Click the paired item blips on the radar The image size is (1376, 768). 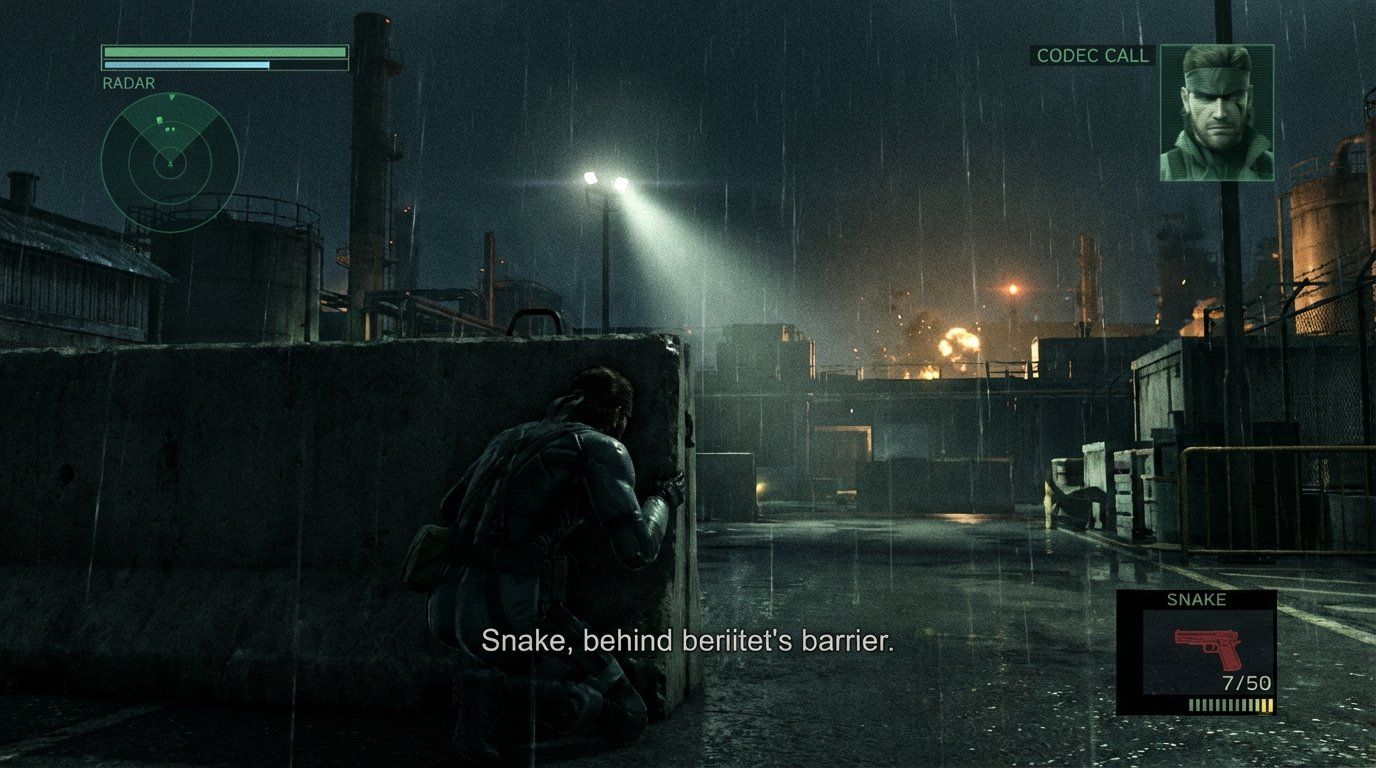coord(170,129)
